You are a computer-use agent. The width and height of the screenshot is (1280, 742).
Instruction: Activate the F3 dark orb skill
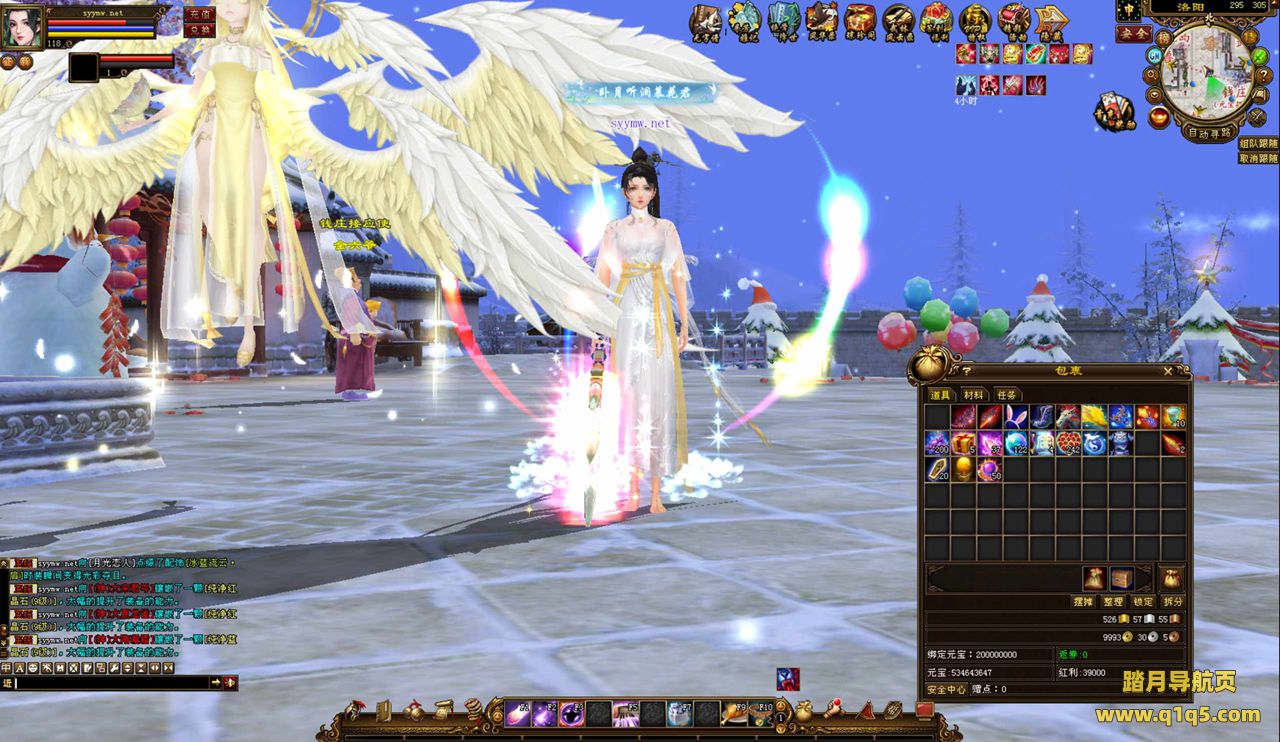[x=572, y=712]
